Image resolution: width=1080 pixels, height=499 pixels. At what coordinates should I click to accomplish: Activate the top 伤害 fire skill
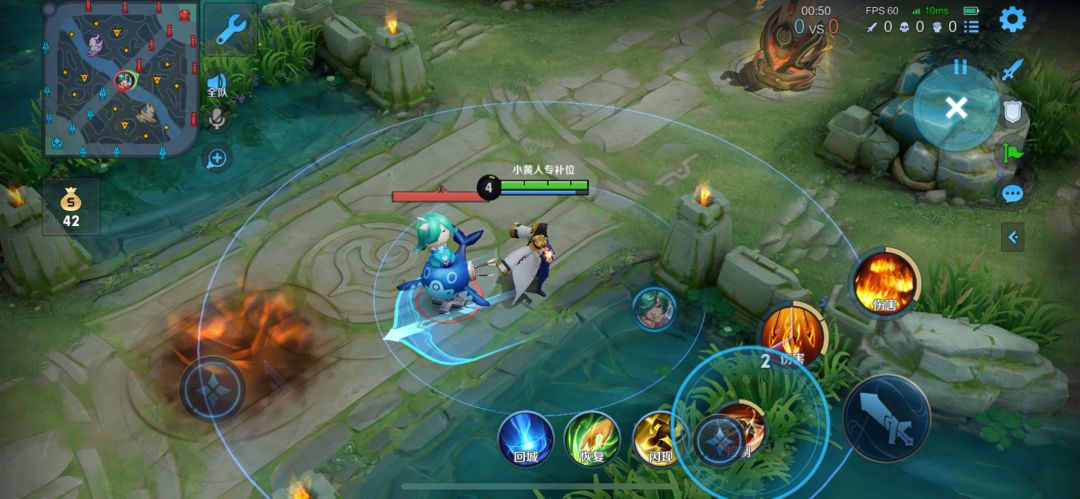pos(885,281)
